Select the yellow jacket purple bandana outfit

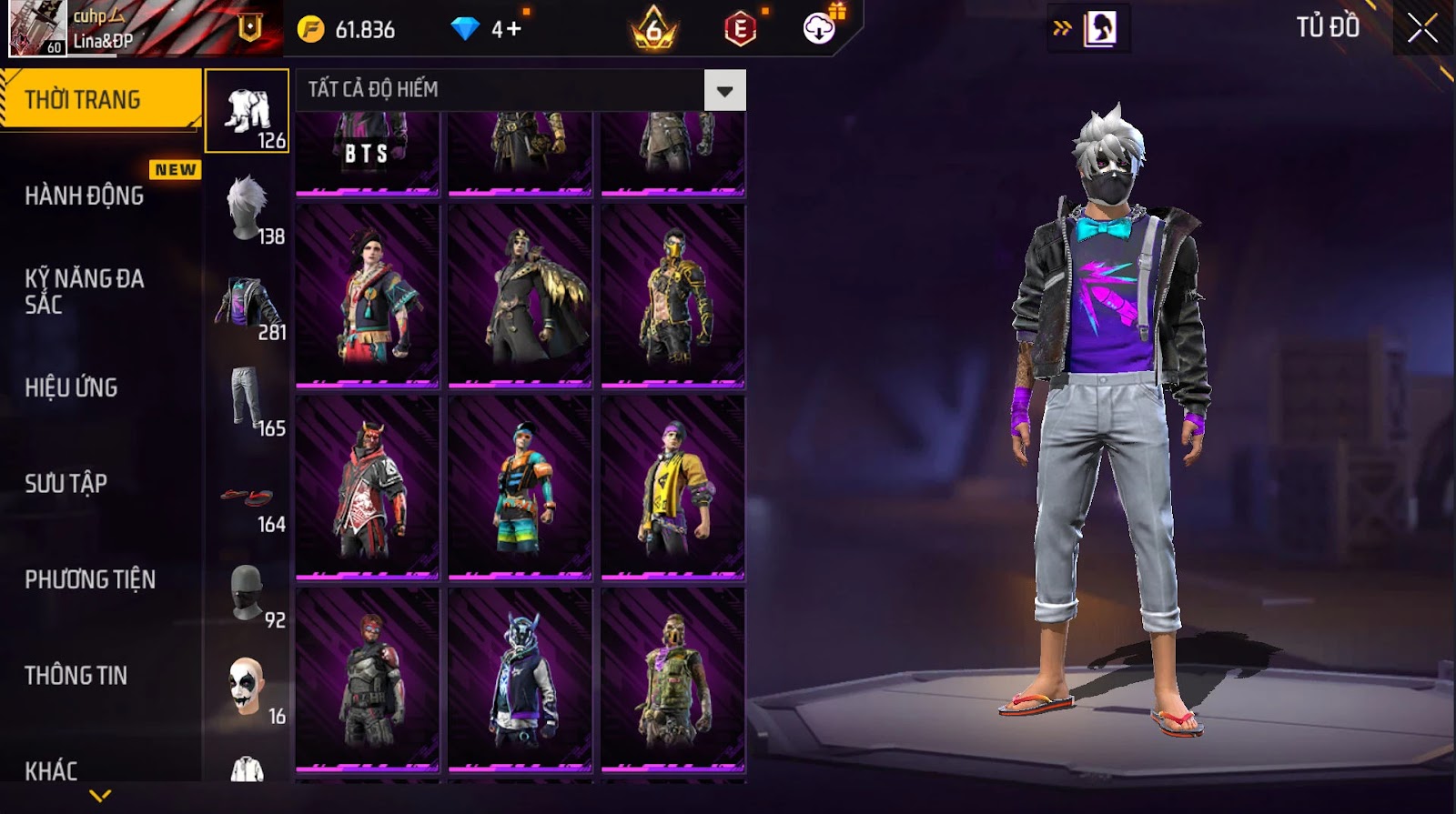click(672, 487)
